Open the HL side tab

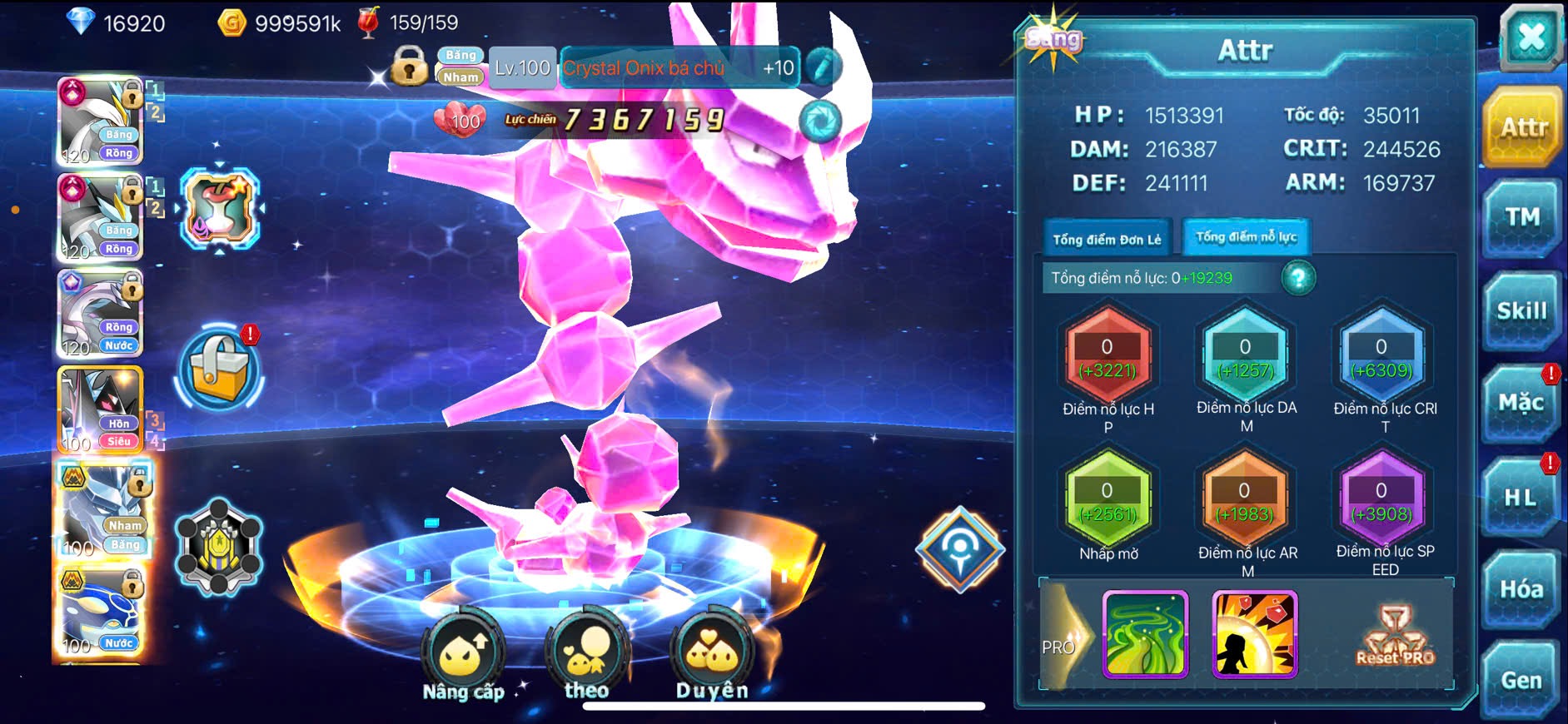1521,498
